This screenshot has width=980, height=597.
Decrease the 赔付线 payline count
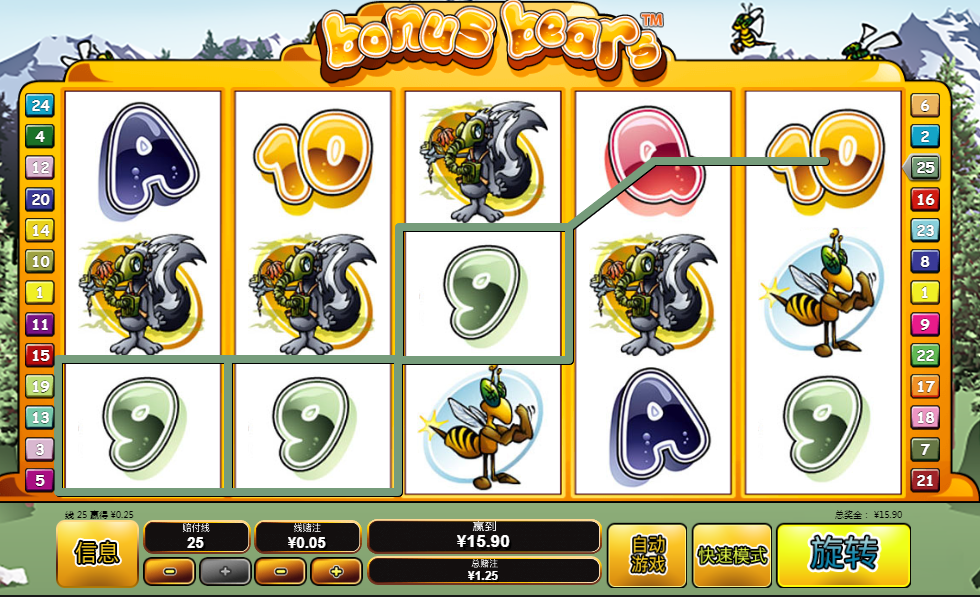pos(169,572)
